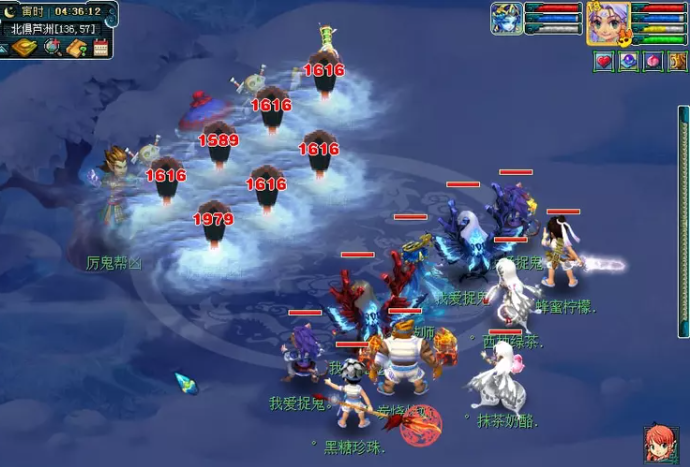Select the purple-haired player character portrait
Viewport: 690px width, 467px height.
606,22
